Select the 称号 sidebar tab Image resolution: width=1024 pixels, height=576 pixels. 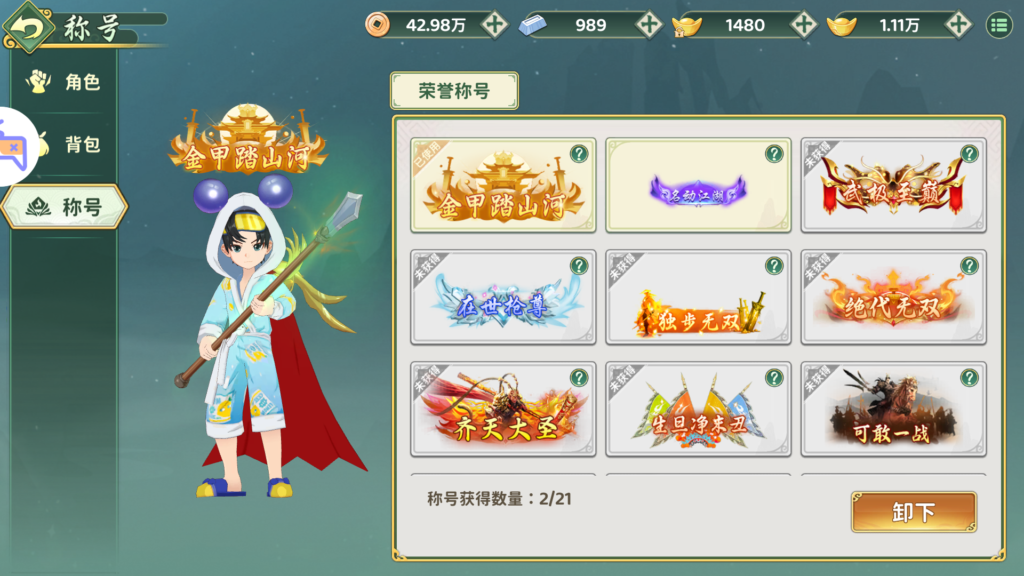tap(65, 207)
